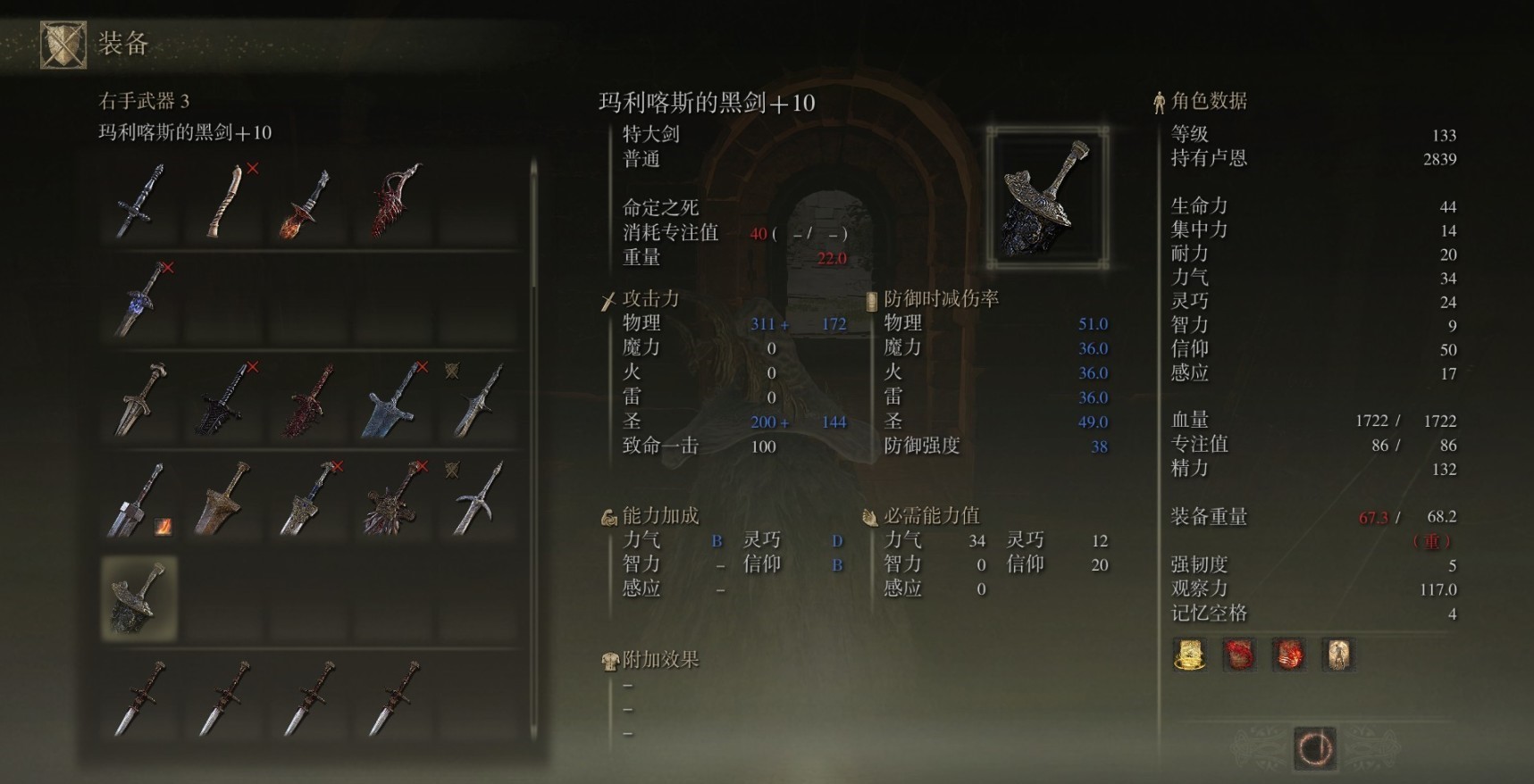Click the highlighted equipped Maliketh's Black Blade slot
This screenshot has width=1534, height=784.
138,598
